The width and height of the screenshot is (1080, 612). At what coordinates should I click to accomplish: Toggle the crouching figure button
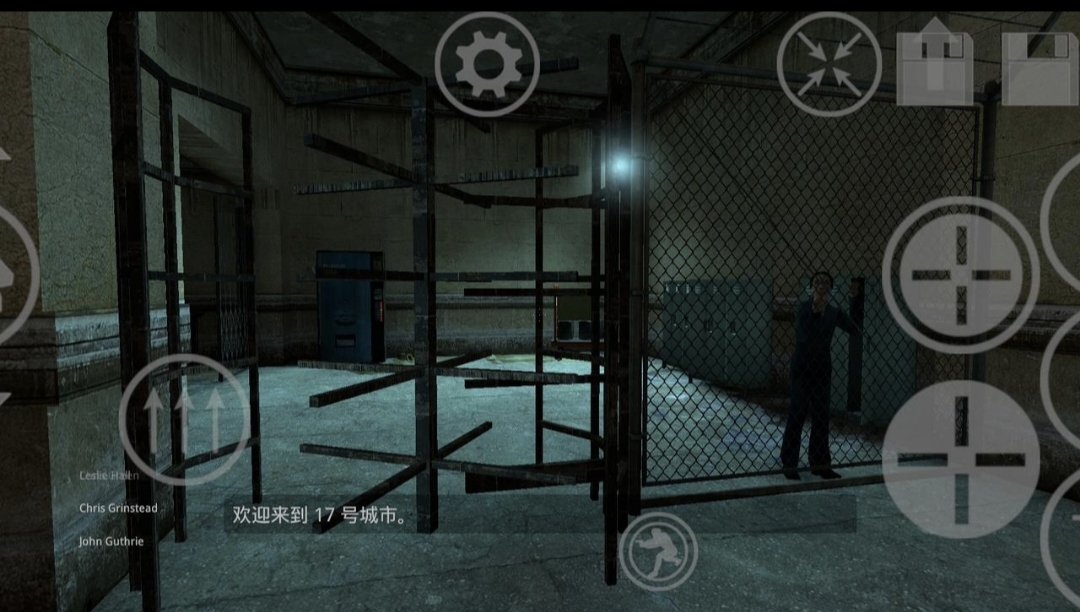tap(658, 551)
